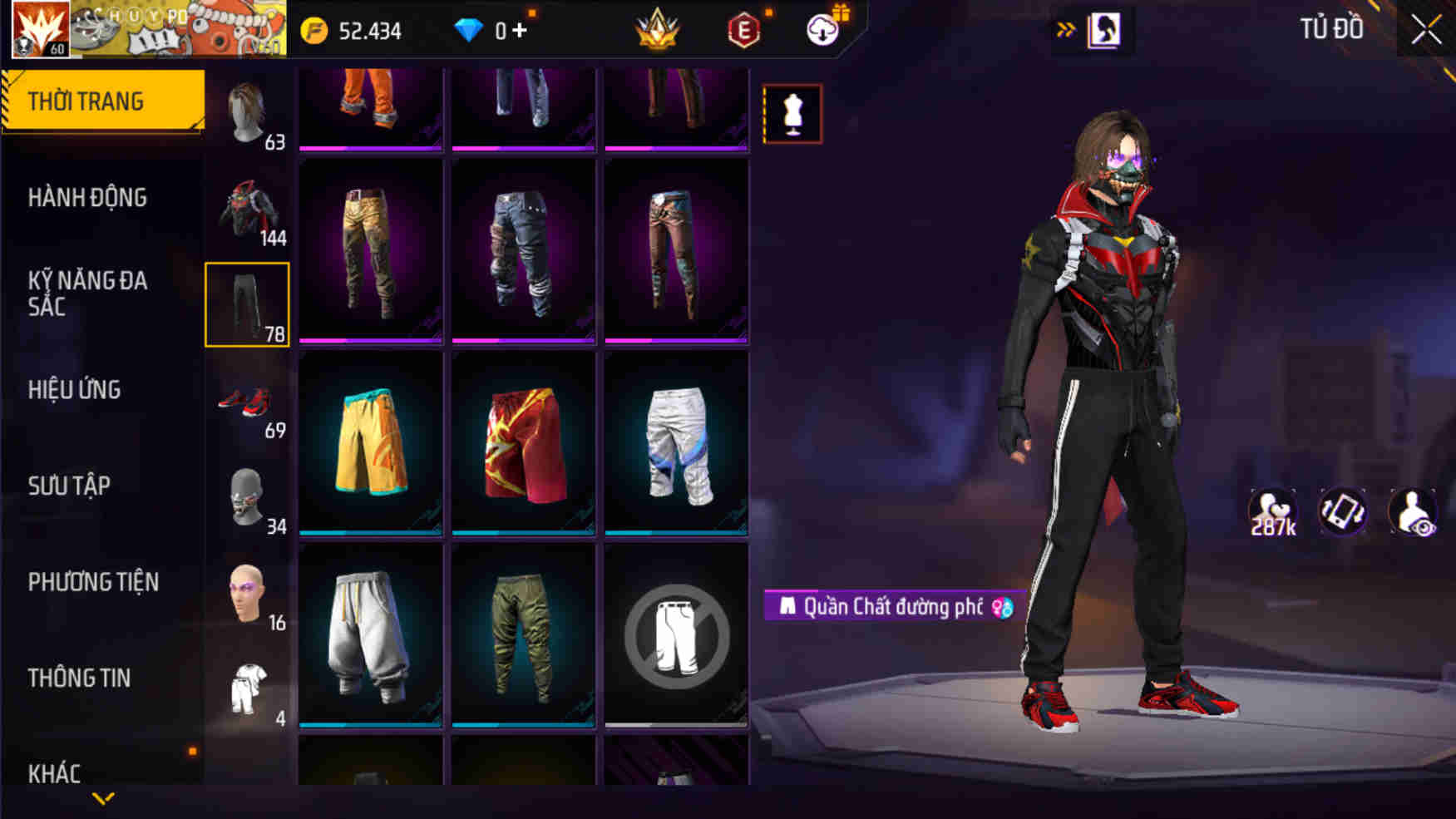1456x819 pixels.
Task: Select the pants category slot showing 78
Action: coord(247,303)
